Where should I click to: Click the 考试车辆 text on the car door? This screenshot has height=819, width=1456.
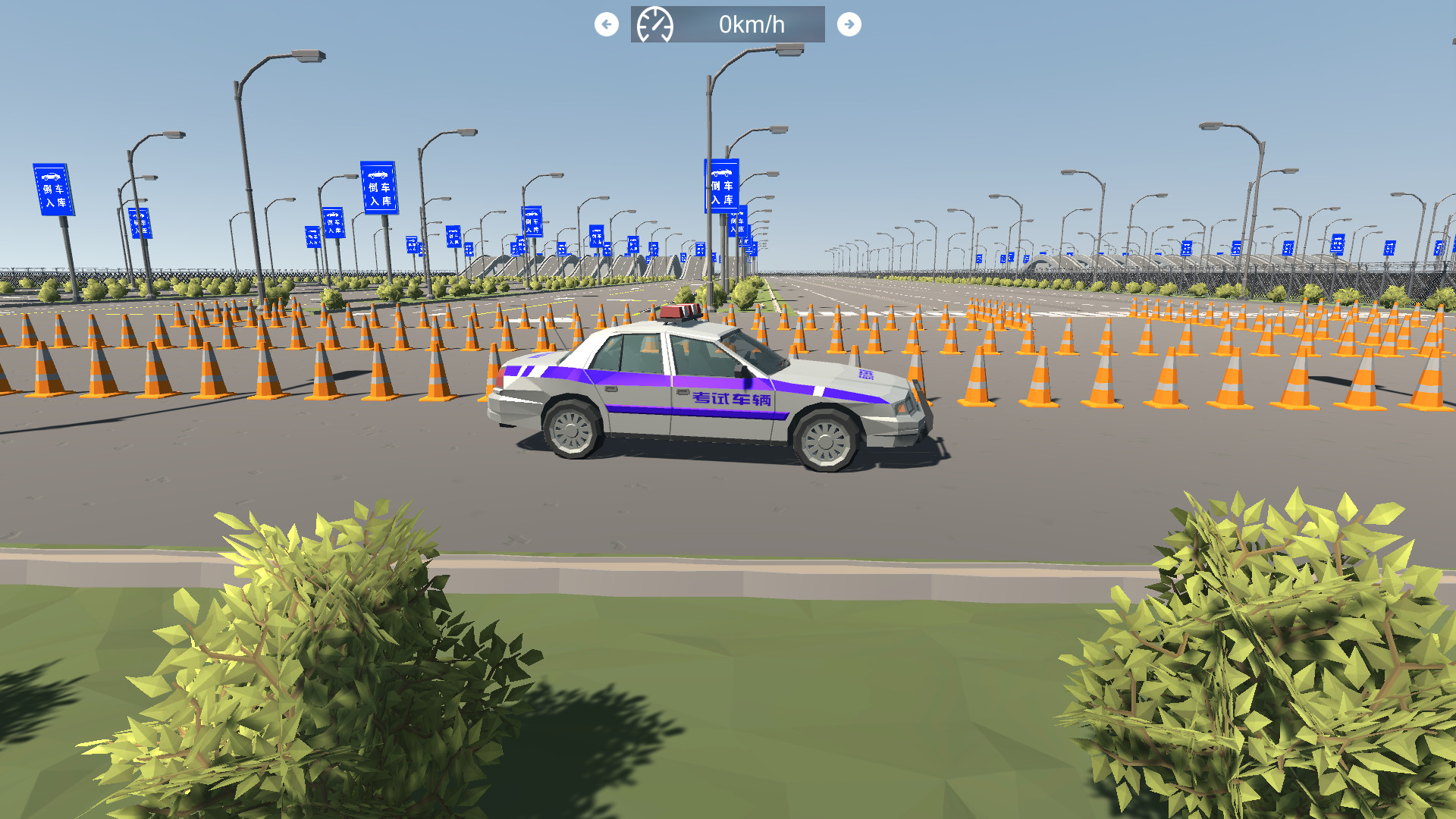(733, 398)
